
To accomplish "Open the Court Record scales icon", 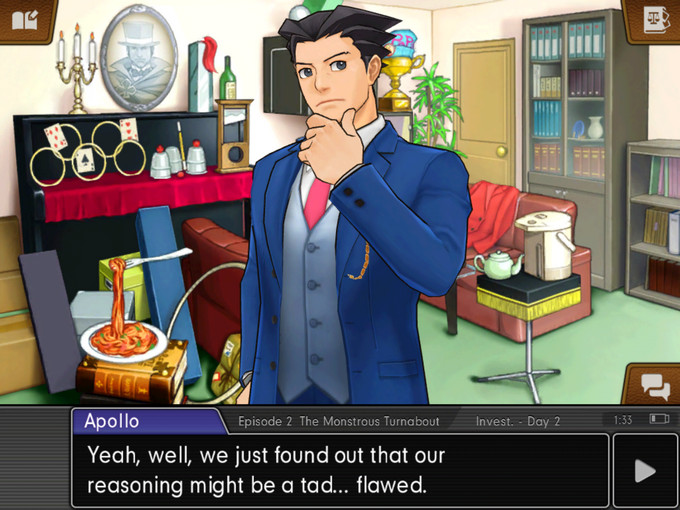I will click(655, 20).
